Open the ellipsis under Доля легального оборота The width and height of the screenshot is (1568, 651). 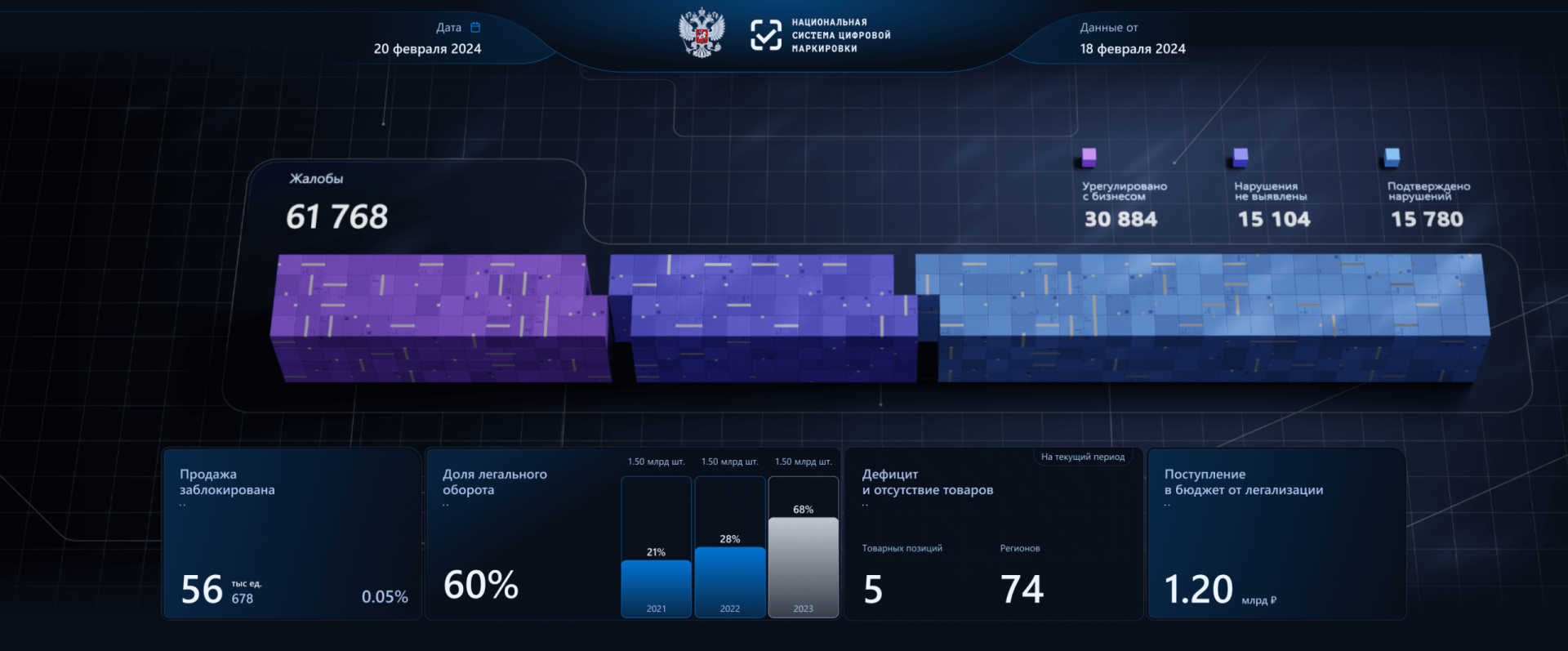446,504
